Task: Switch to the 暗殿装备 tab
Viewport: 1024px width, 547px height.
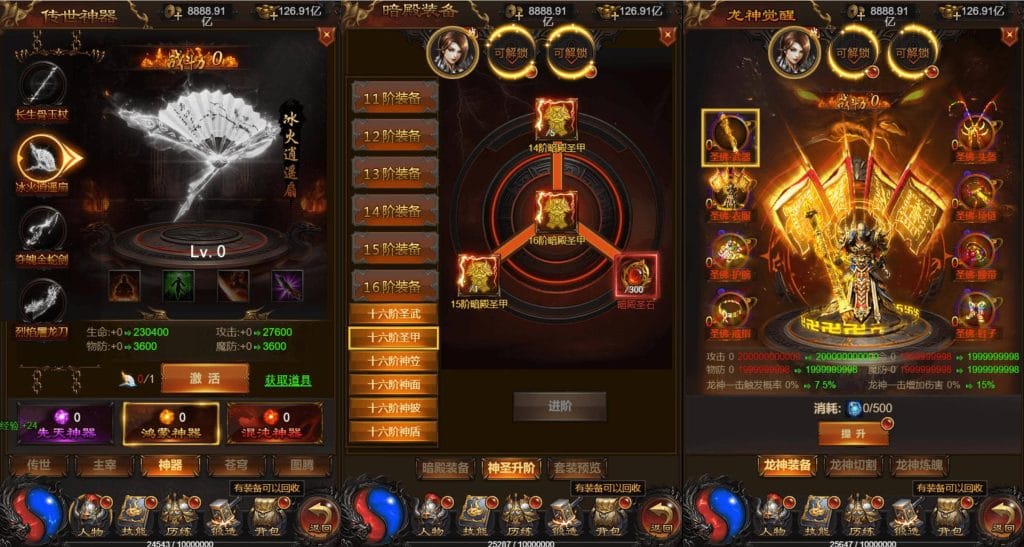Action: (x=443, y=467)
